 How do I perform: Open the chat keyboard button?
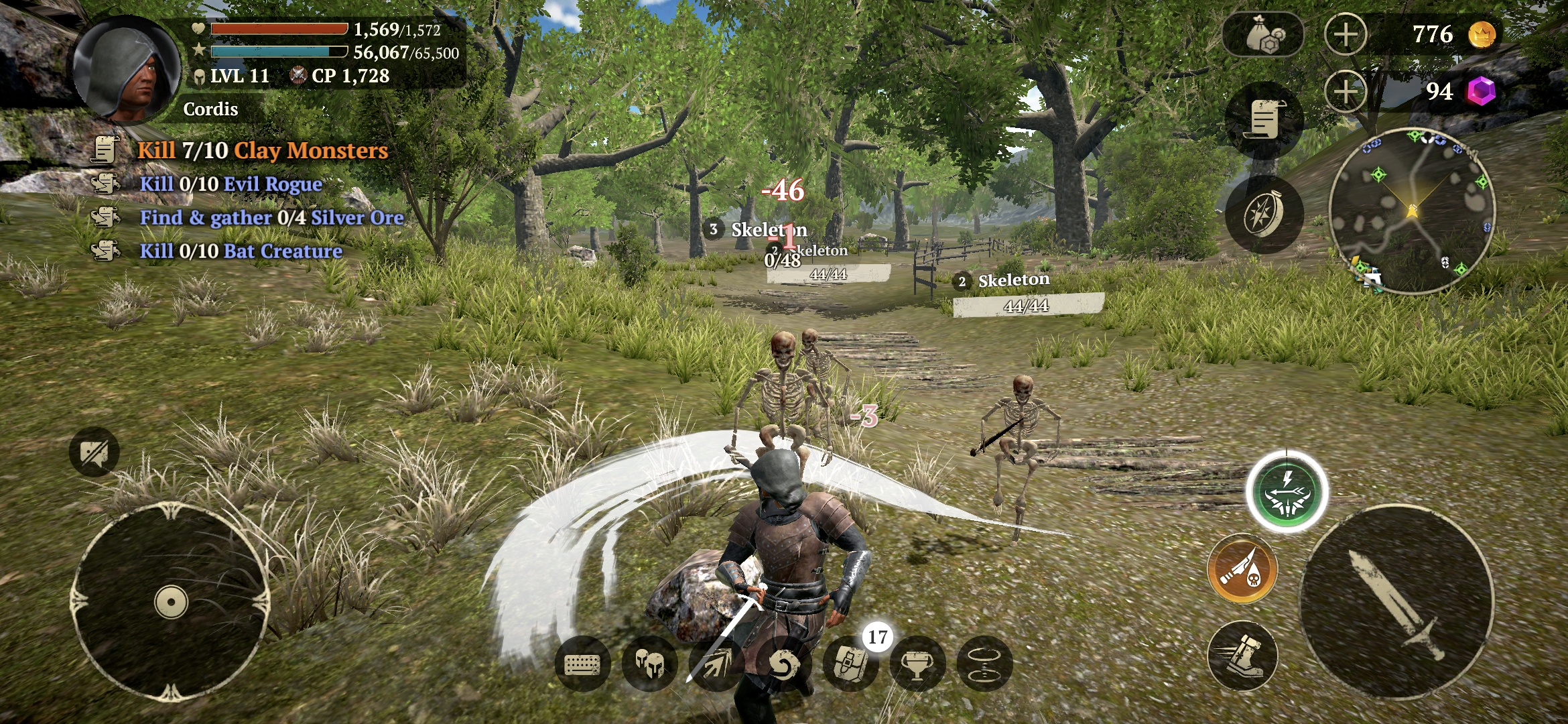click(x=582, y=664)
